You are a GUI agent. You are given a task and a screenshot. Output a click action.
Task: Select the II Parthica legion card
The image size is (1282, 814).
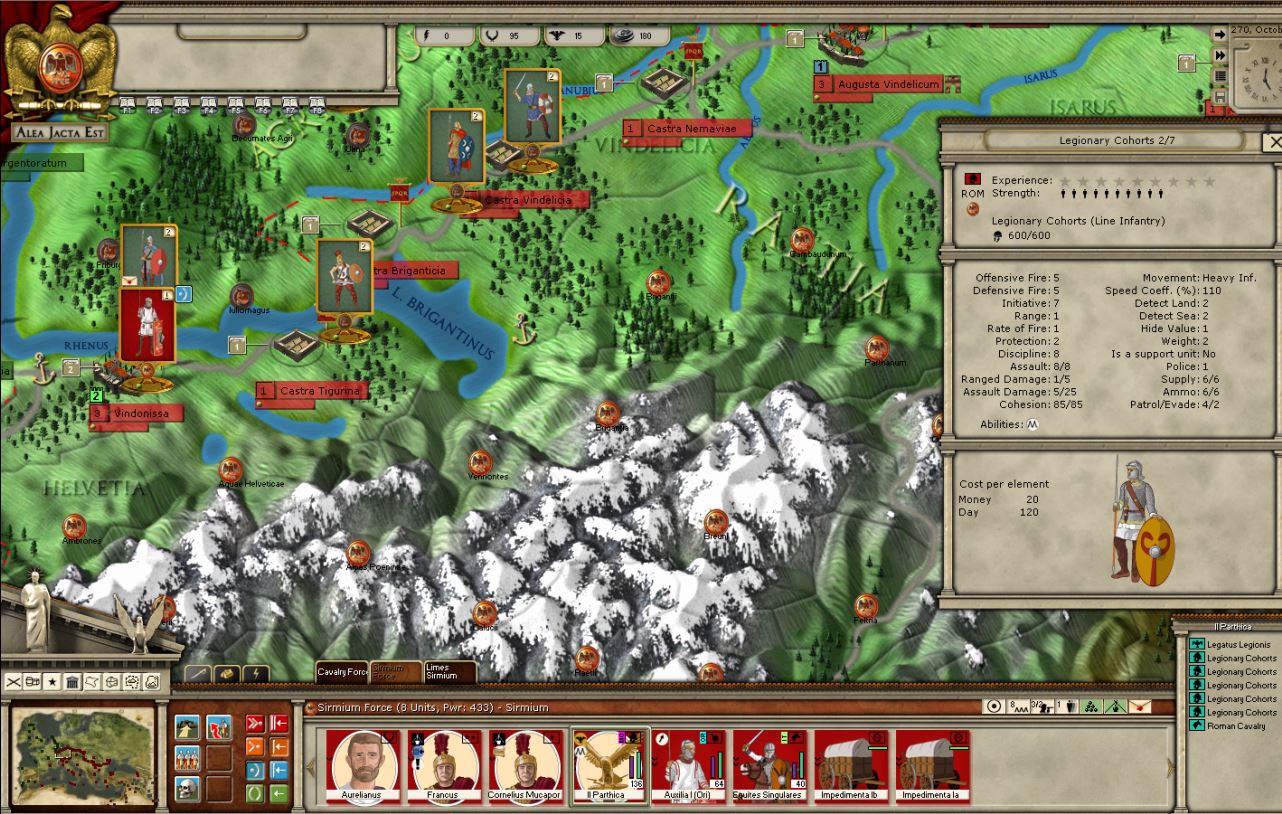coord(609,766)
